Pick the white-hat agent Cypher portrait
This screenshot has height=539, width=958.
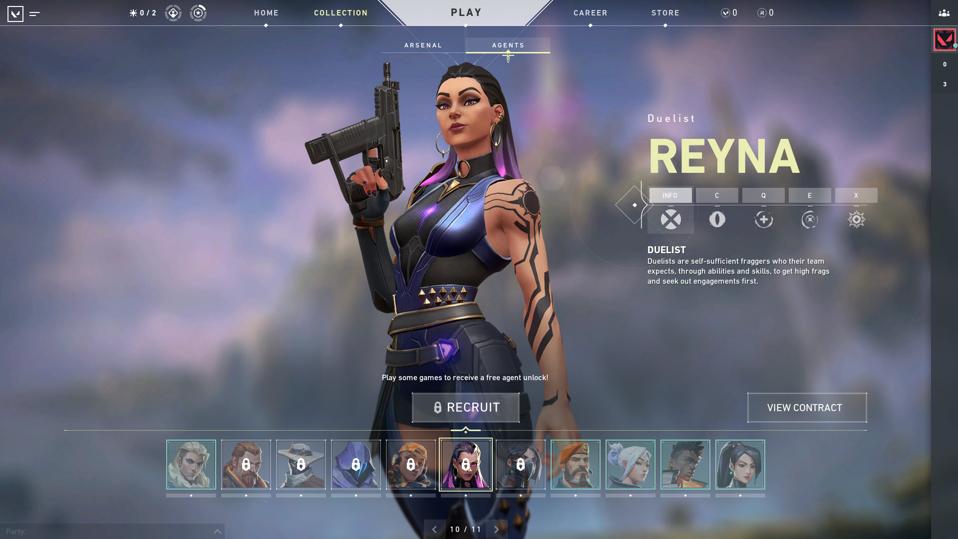click(301, 465)
